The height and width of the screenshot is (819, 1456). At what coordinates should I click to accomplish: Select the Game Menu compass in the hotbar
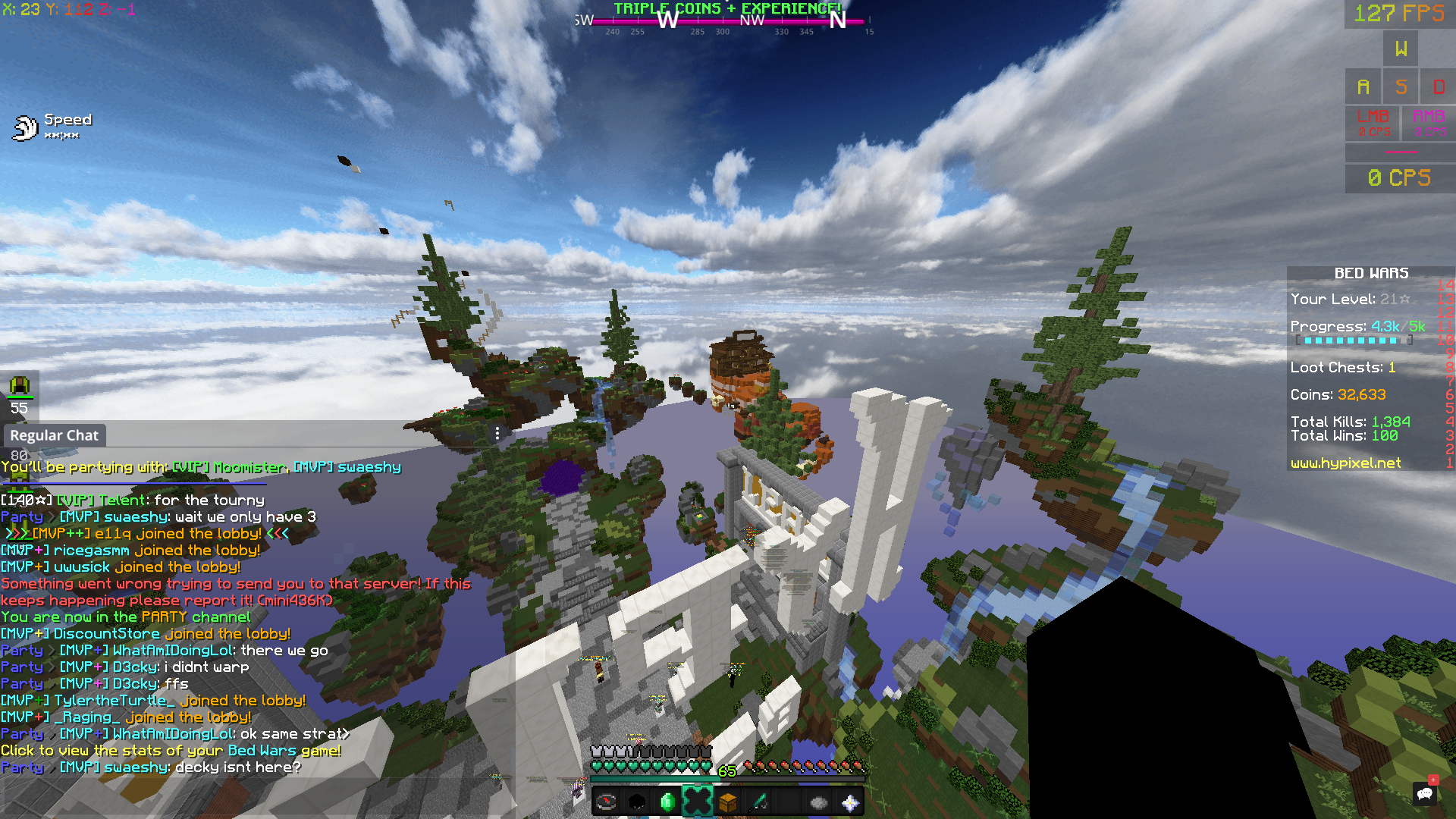coord(607,800)
